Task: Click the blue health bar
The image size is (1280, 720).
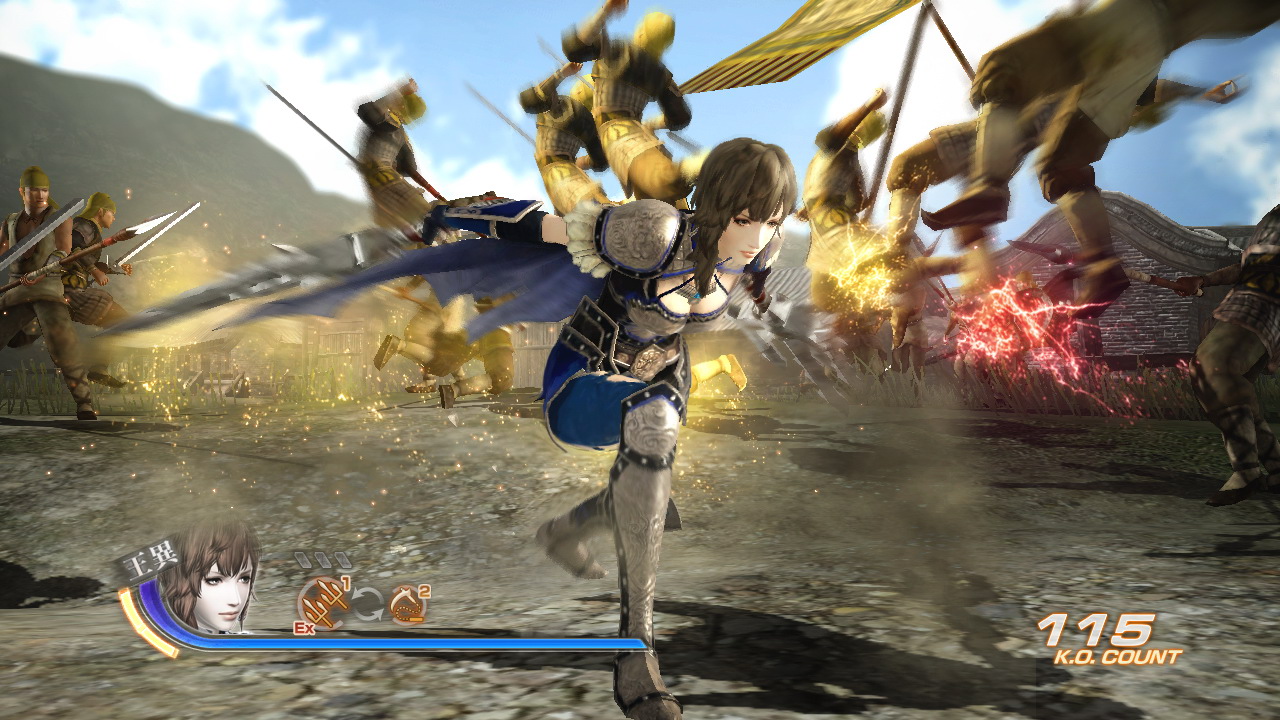Action: click(x=450, y=641)
